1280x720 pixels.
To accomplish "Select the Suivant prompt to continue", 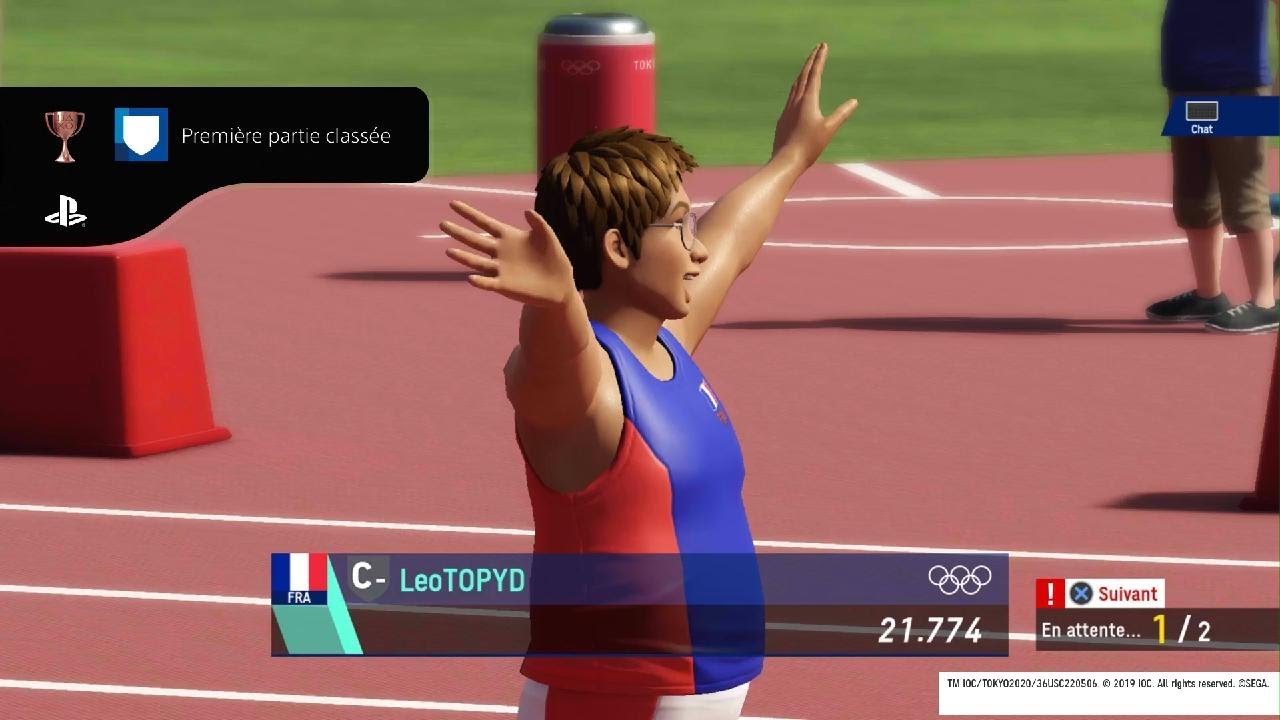I will pos(1113,593).
